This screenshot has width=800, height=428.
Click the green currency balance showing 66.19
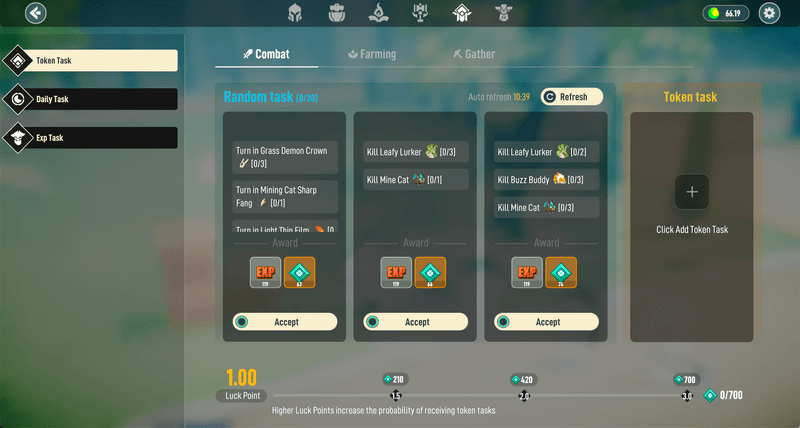(x=726, y=13)
